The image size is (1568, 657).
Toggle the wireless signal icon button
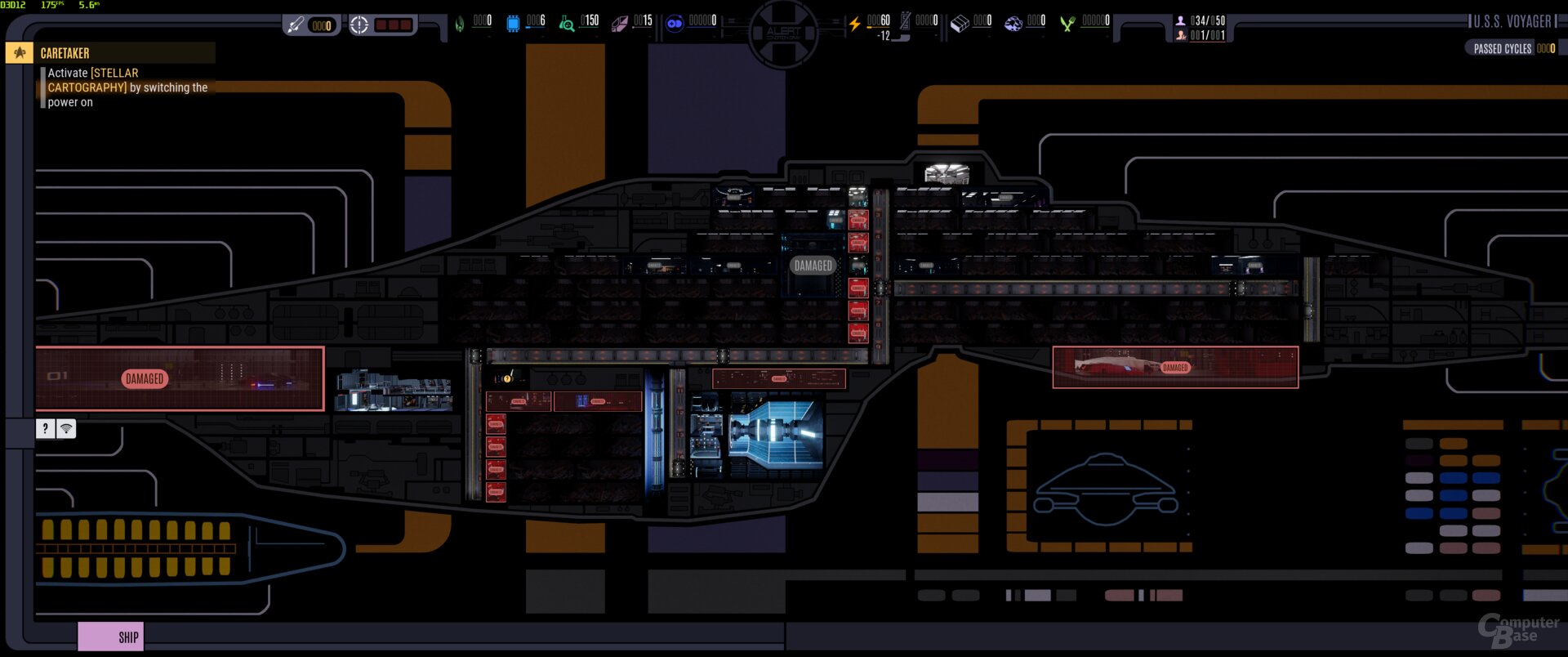66,428
